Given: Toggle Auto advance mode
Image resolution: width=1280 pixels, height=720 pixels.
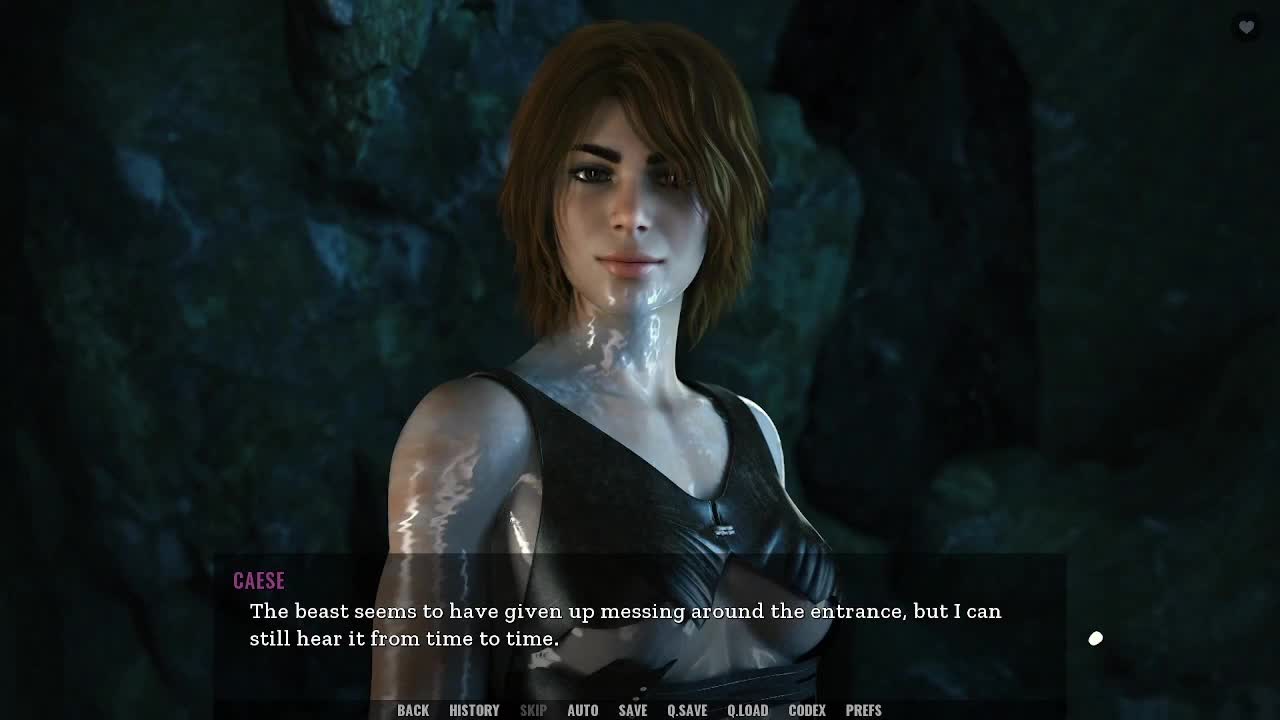Looking at the screenshot, I should pos(582,710).
